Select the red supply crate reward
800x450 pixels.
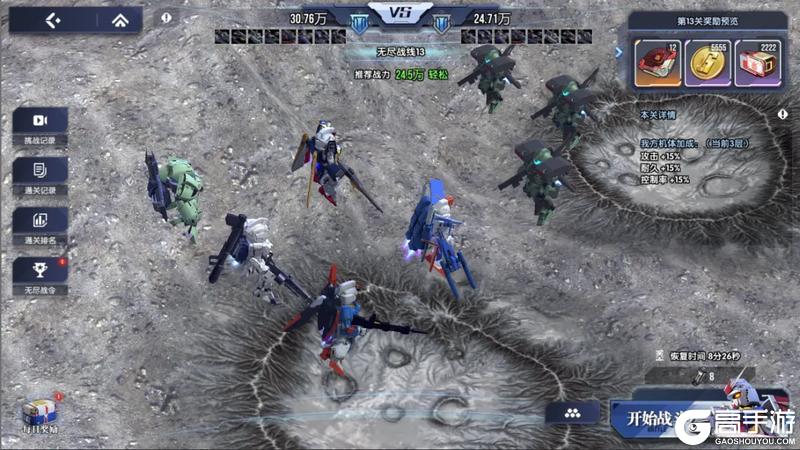coord(759,63)
